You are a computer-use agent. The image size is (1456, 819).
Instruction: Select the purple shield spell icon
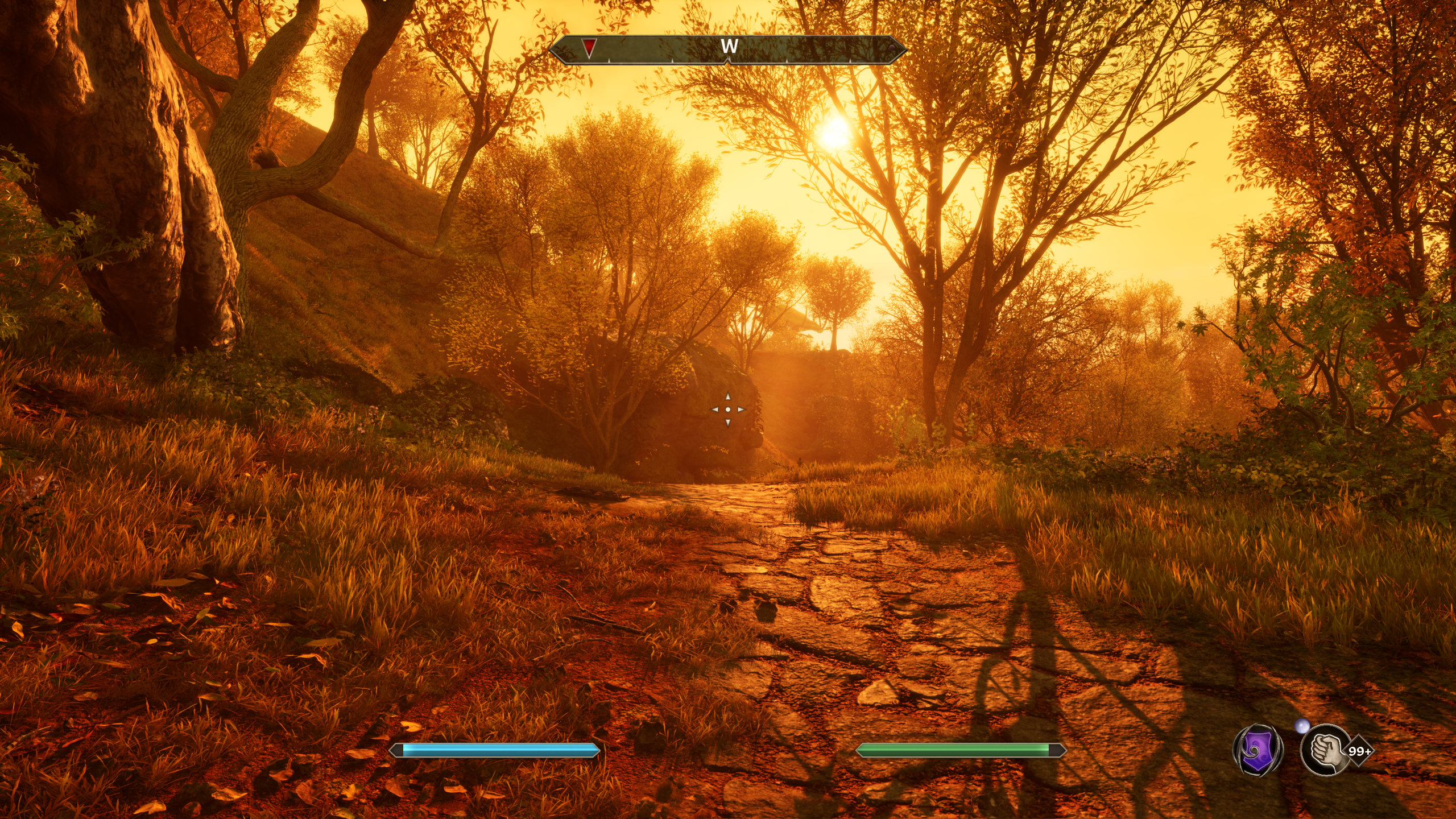coord(1258,750)
